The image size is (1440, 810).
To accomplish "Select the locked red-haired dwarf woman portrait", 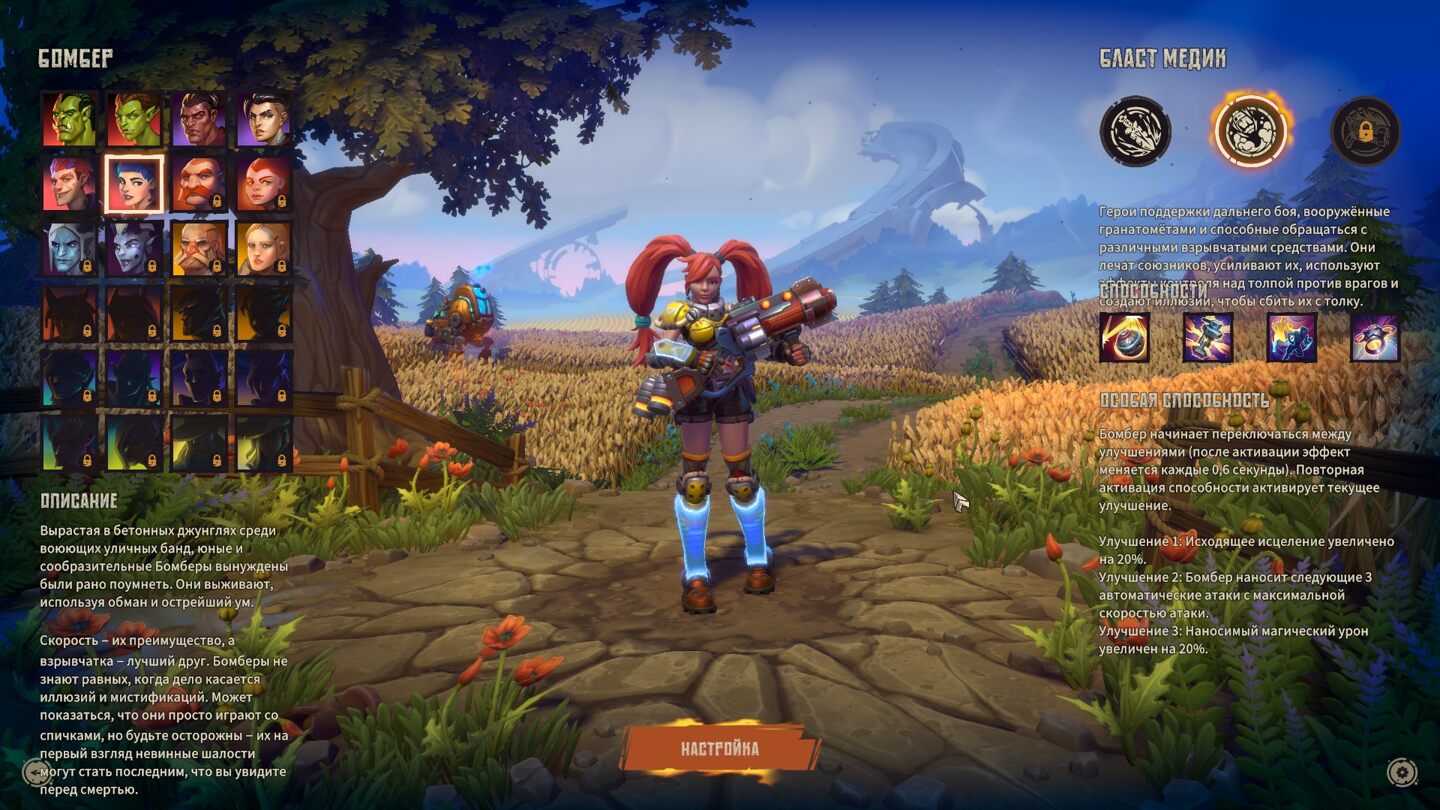I will [x=264, y=184].
